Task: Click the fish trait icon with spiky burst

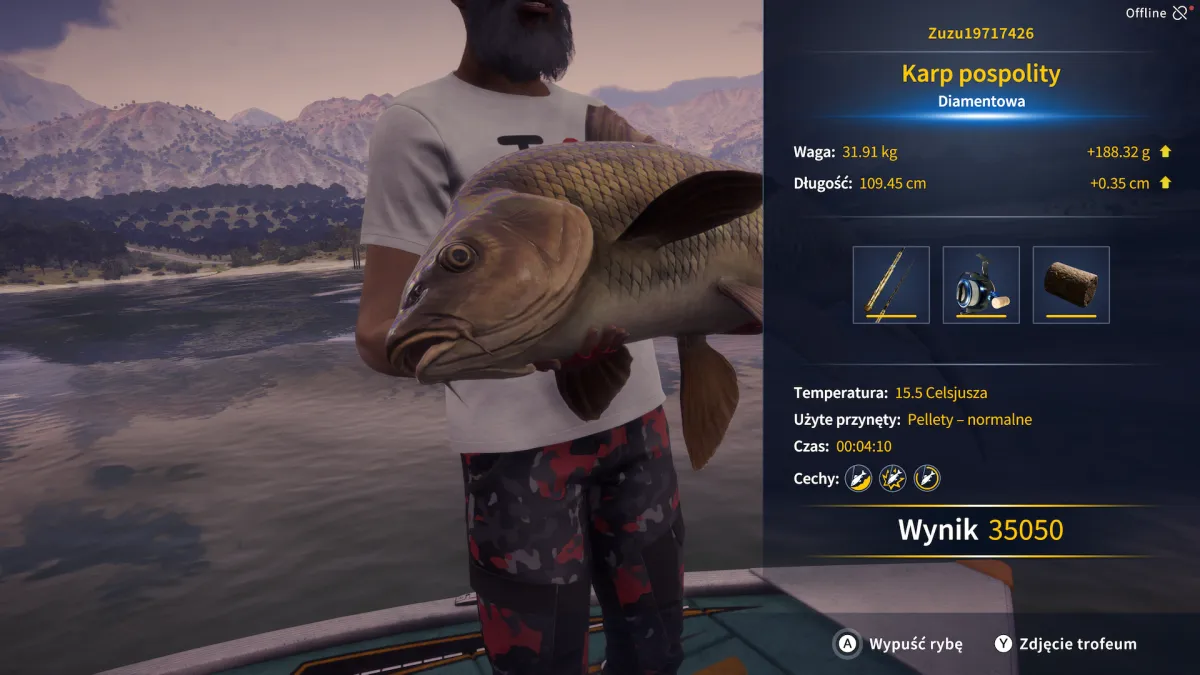Action: coord(892,479)
